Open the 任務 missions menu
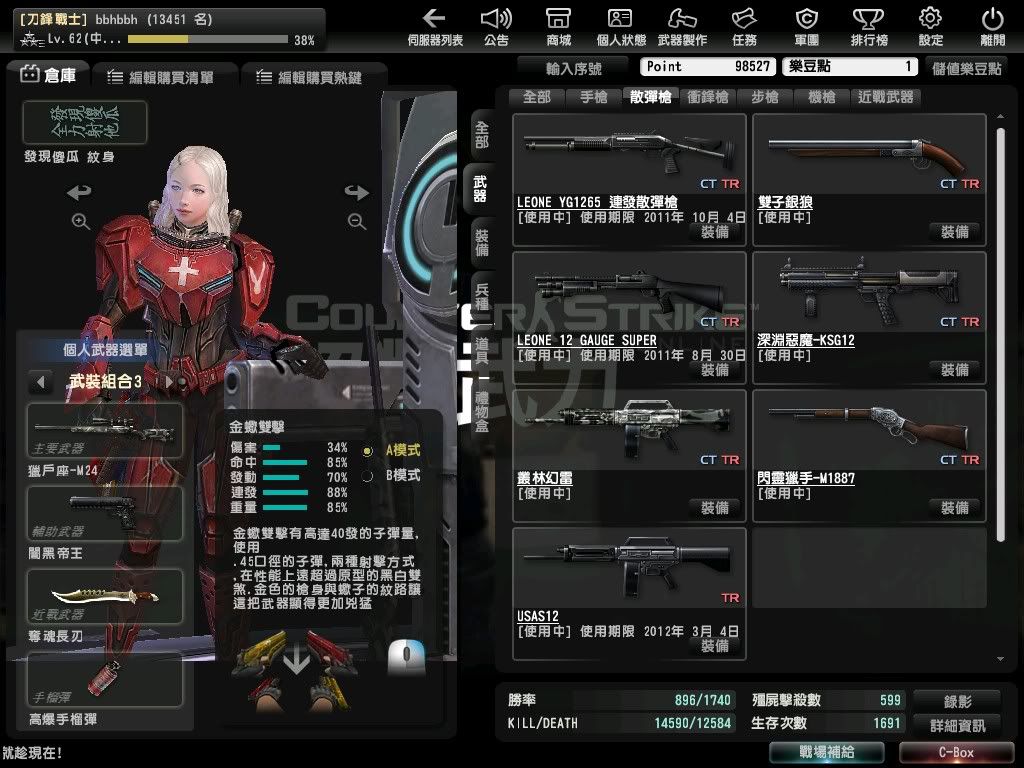 tap(744, 26)
